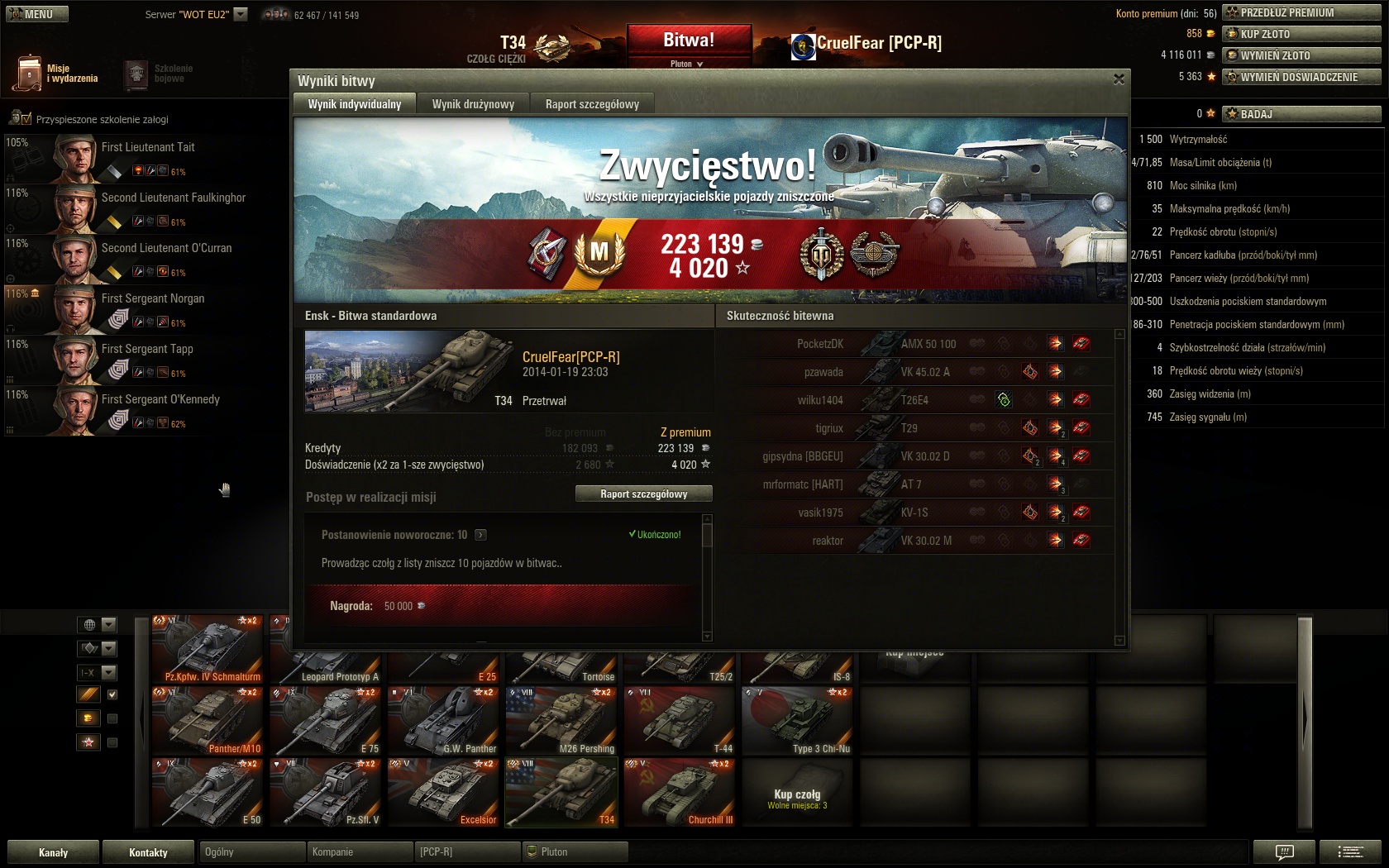The height and width of the screenshot is (868, 1389).
Task: Open the Kontakty contacts list
Action: [x=149, y=852]
